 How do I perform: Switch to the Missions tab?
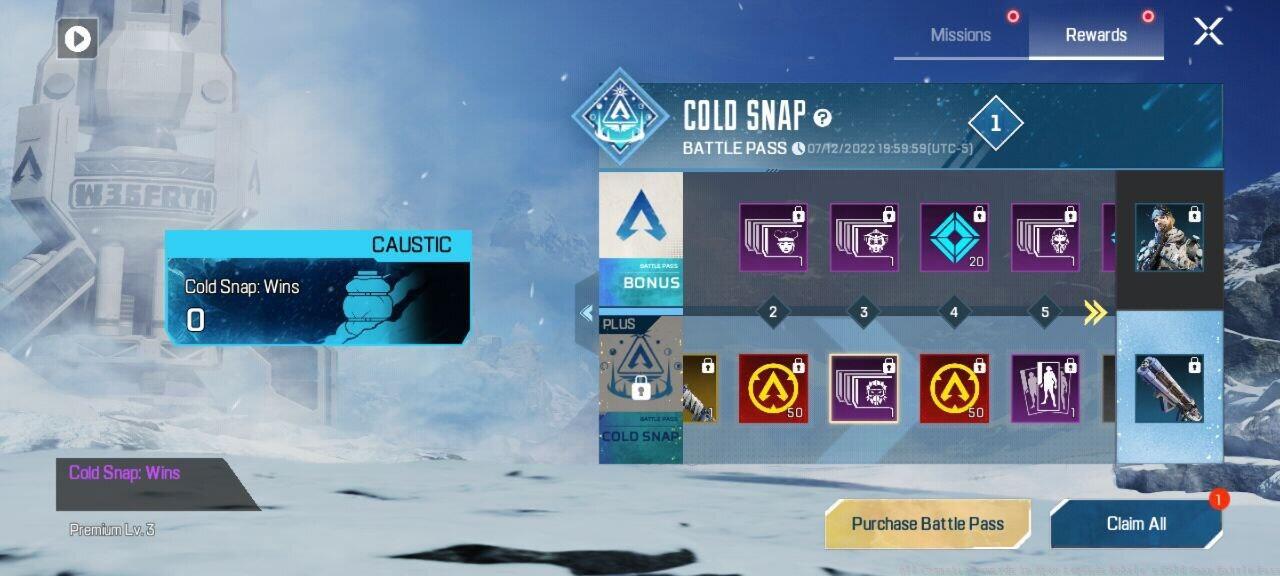pyautogui.click(x=960, y=35)
